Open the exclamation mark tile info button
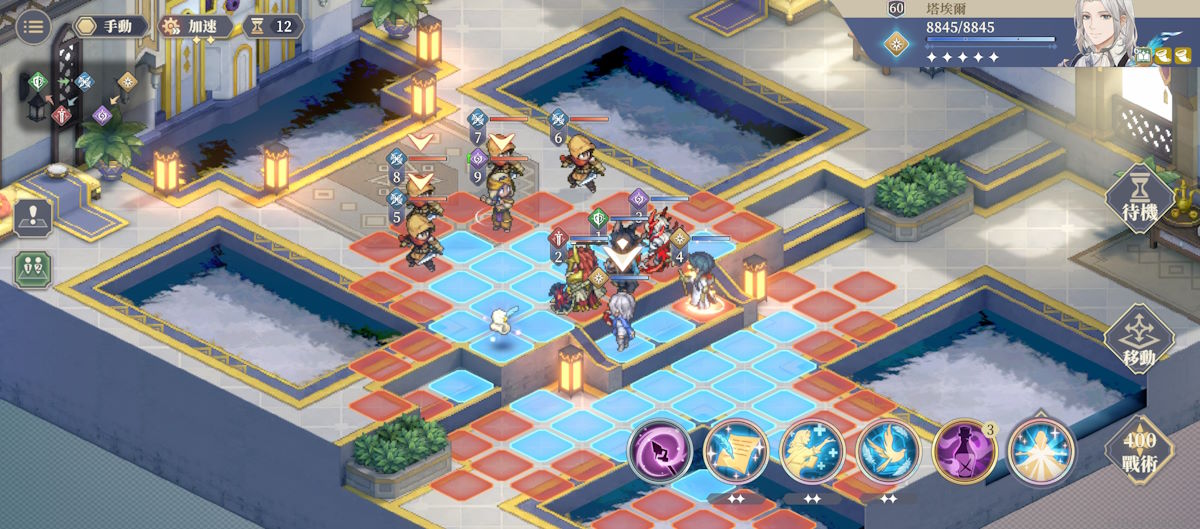This screenshot has height=529, width=1200. pyautogui.click(x=32, y=217)
